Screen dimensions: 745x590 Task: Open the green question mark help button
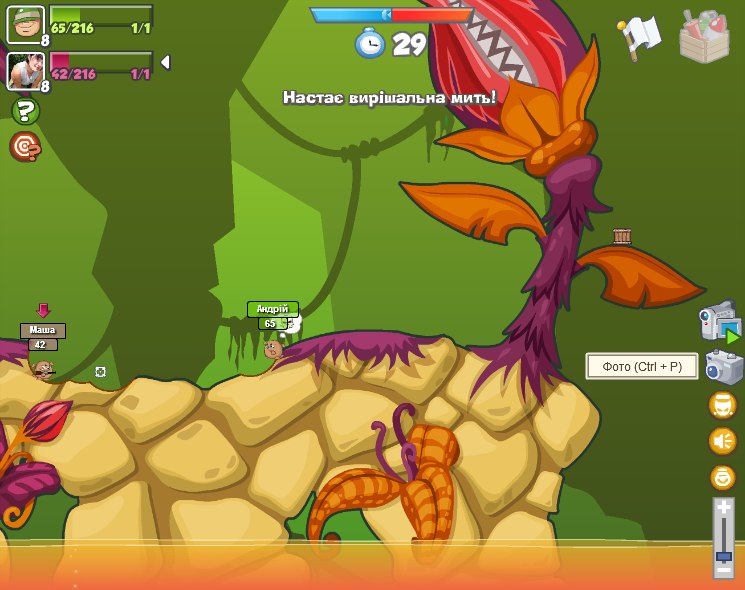click(x=25, y=111)
